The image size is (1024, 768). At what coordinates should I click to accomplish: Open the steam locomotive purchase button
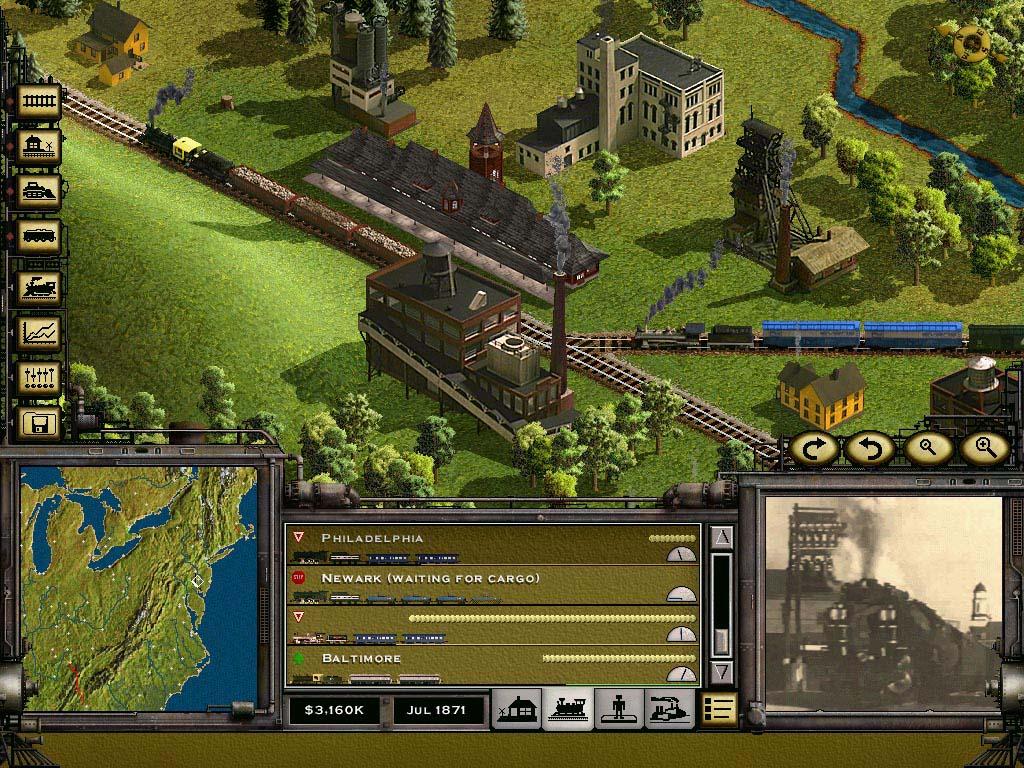40,287
